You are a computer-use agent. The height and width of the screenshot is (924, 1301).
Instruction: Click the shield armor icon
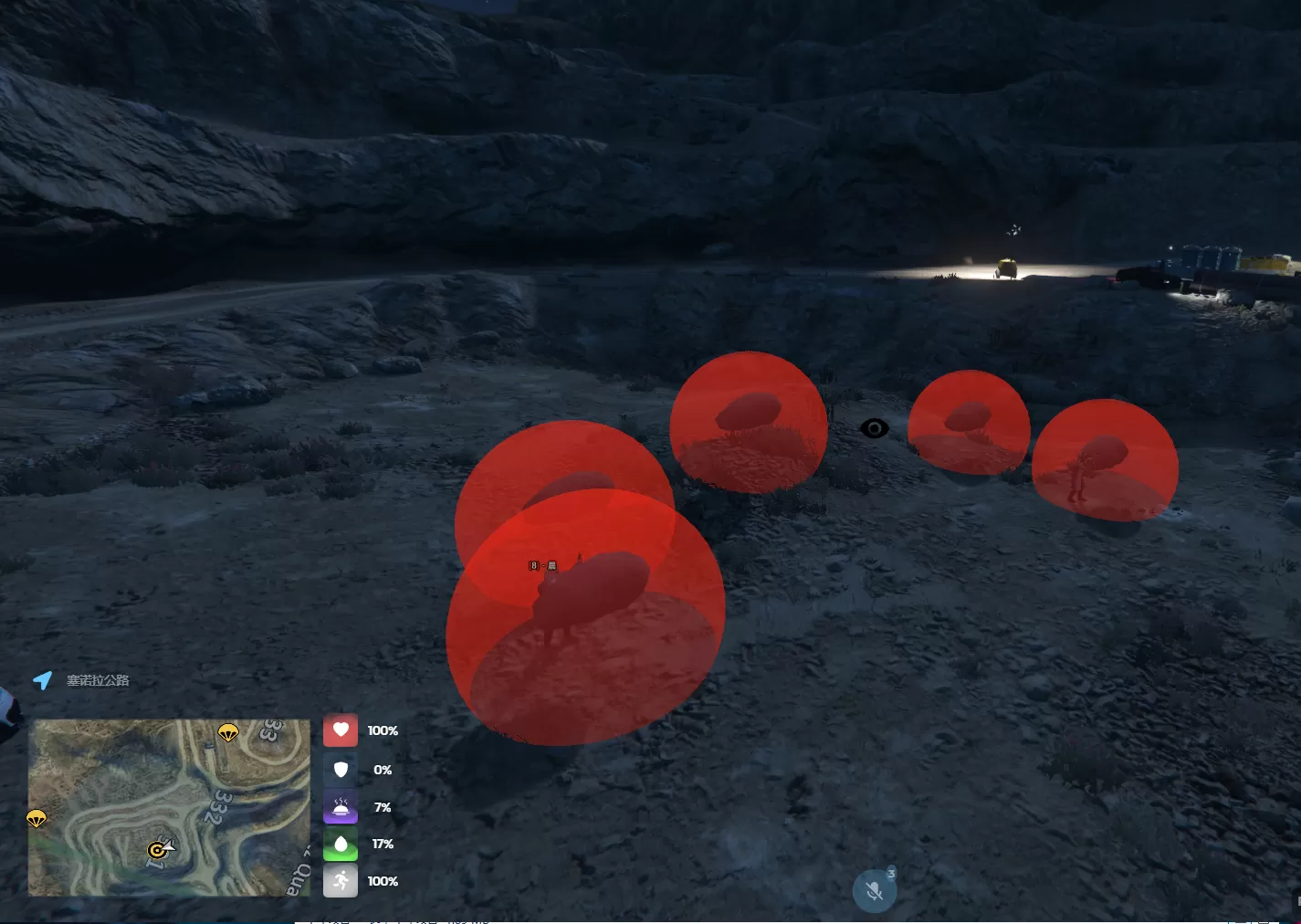pos(341,770)
